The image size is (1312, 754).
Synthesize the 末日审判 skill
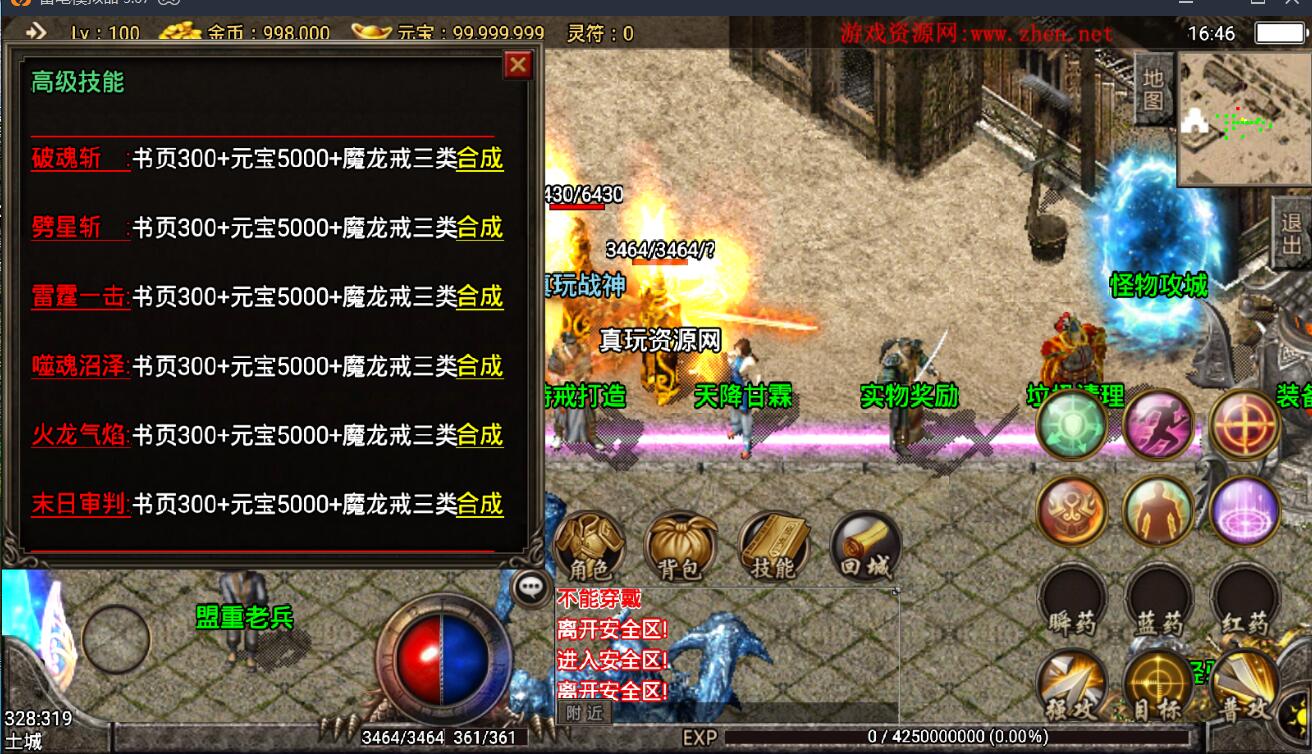click(479, 504)
